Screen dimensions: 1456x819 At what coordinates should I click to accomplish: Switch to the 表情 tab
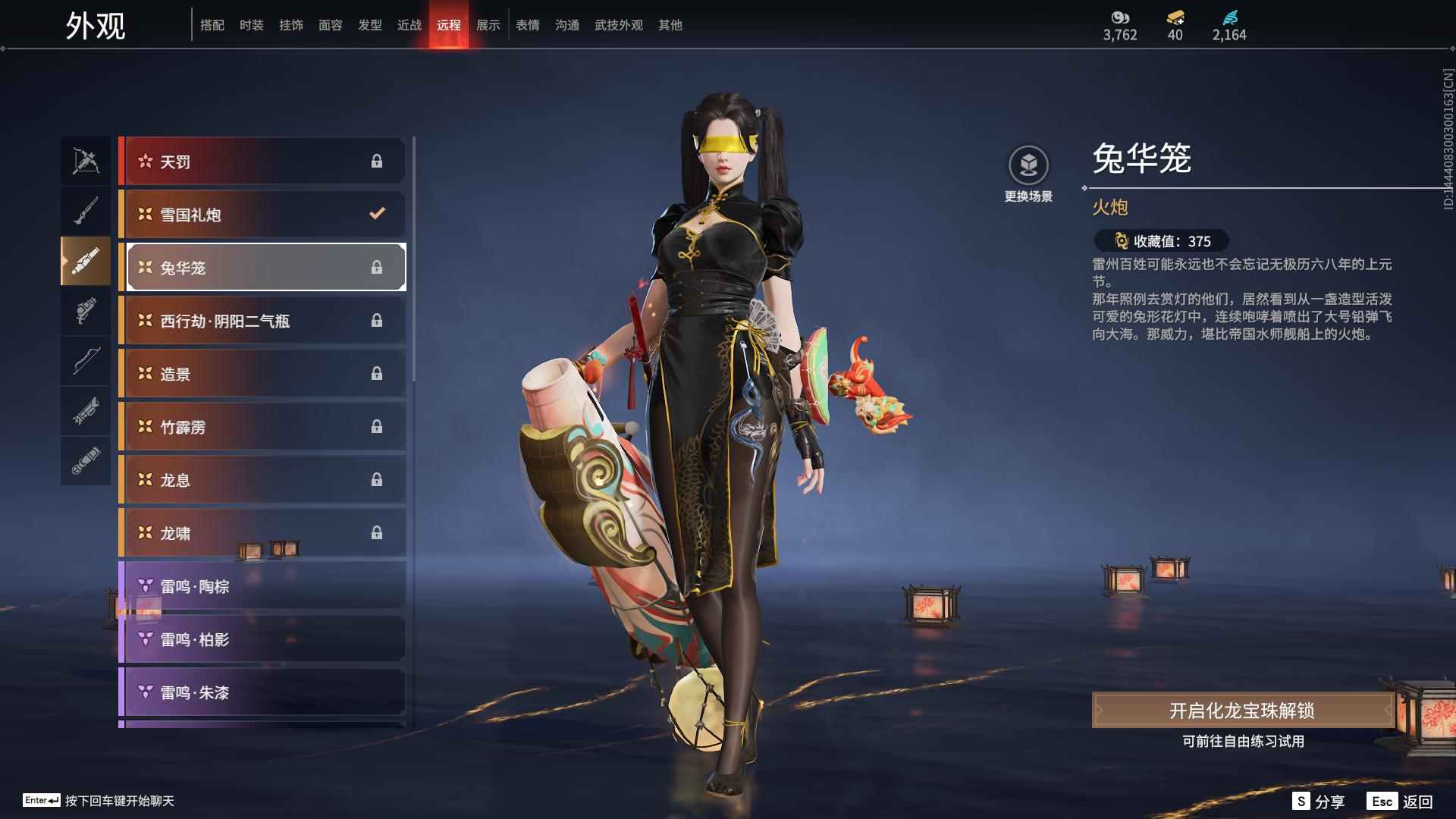tap(527, 24)
